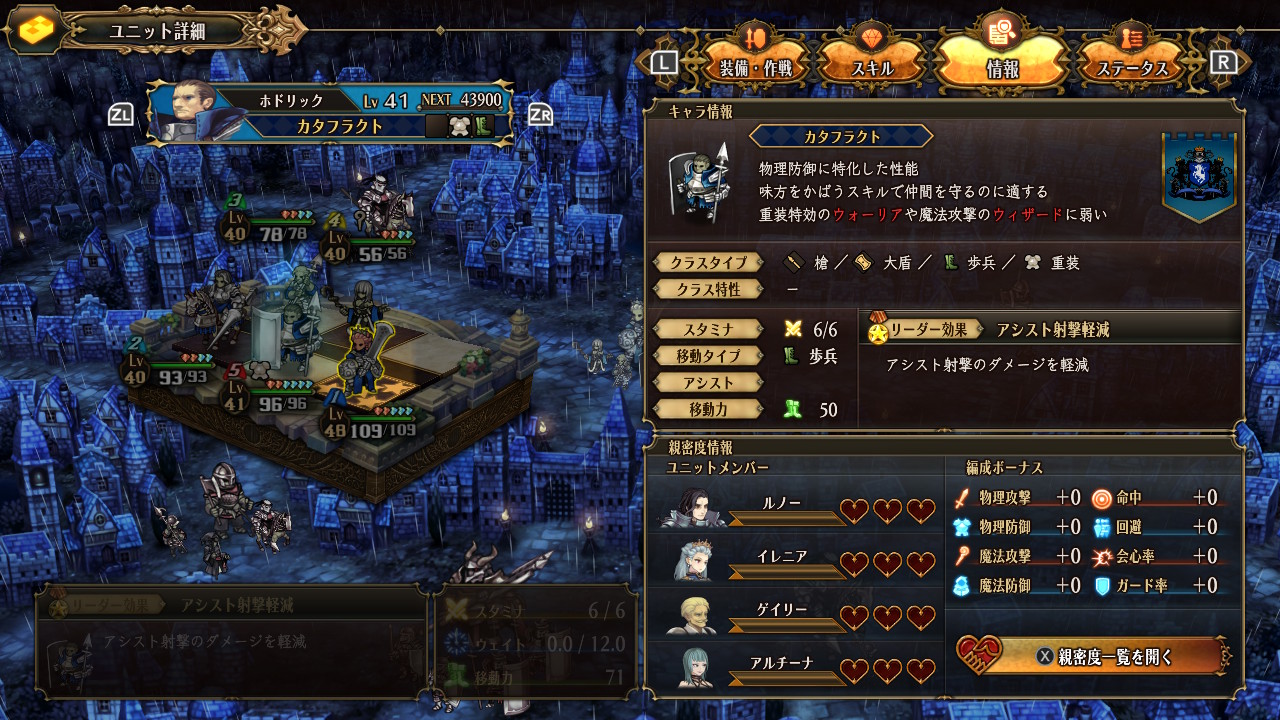Click the カタフラクト class name banner

[x=841, y=137]
